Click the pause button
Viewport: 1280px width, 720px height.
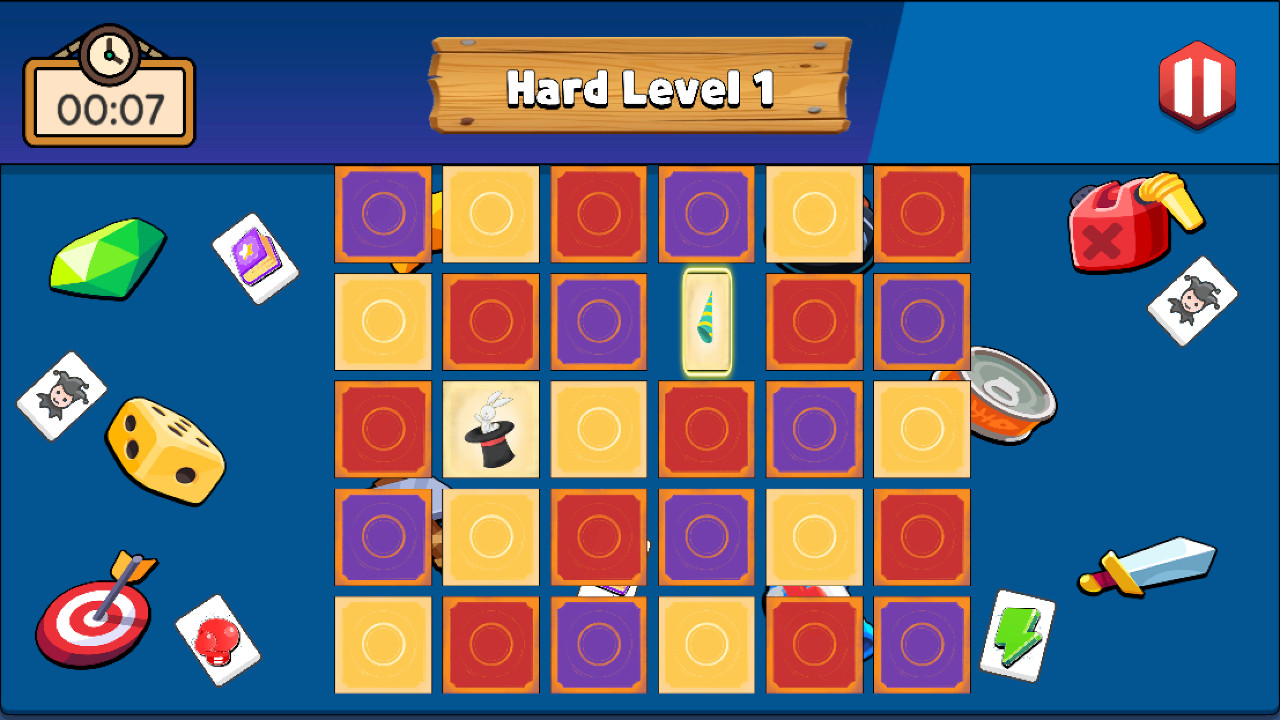coord(1199,82)
